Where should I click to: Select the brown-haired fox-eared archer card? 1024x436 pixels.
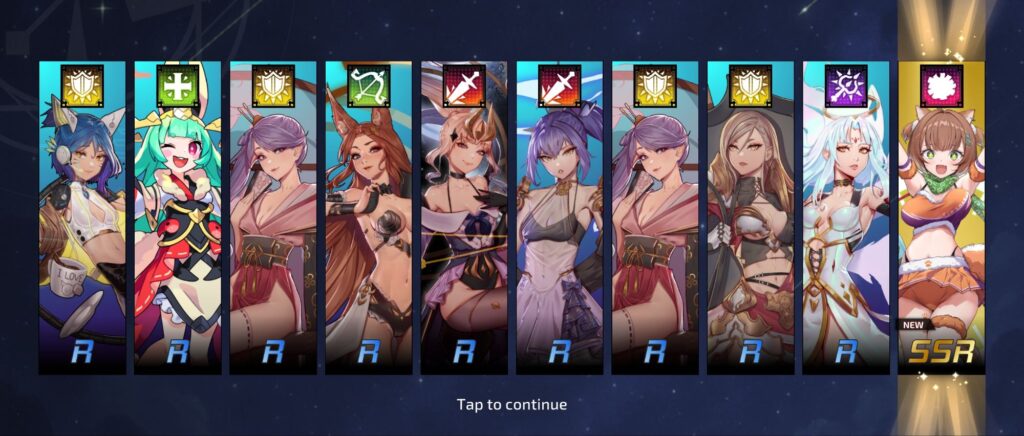coord(368,220)
